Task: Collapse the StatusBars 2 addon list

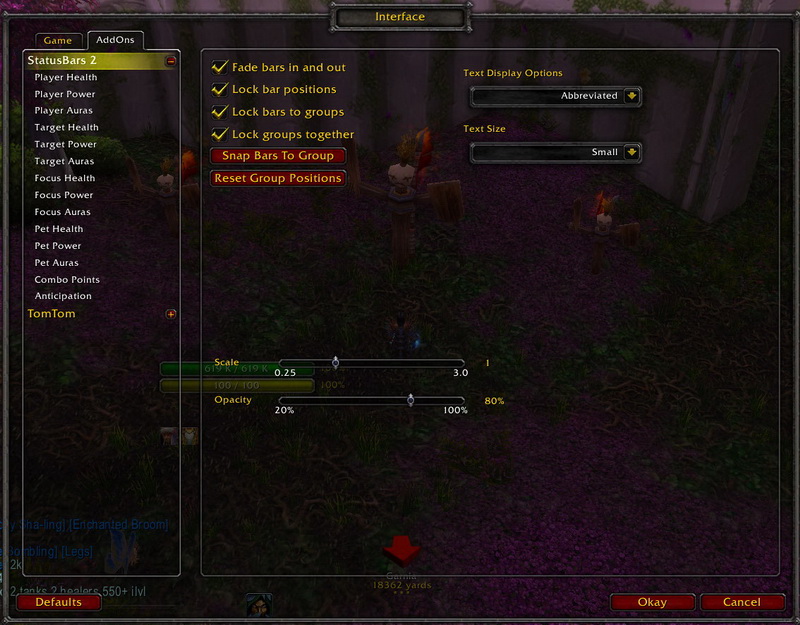Action: (171, 61)
